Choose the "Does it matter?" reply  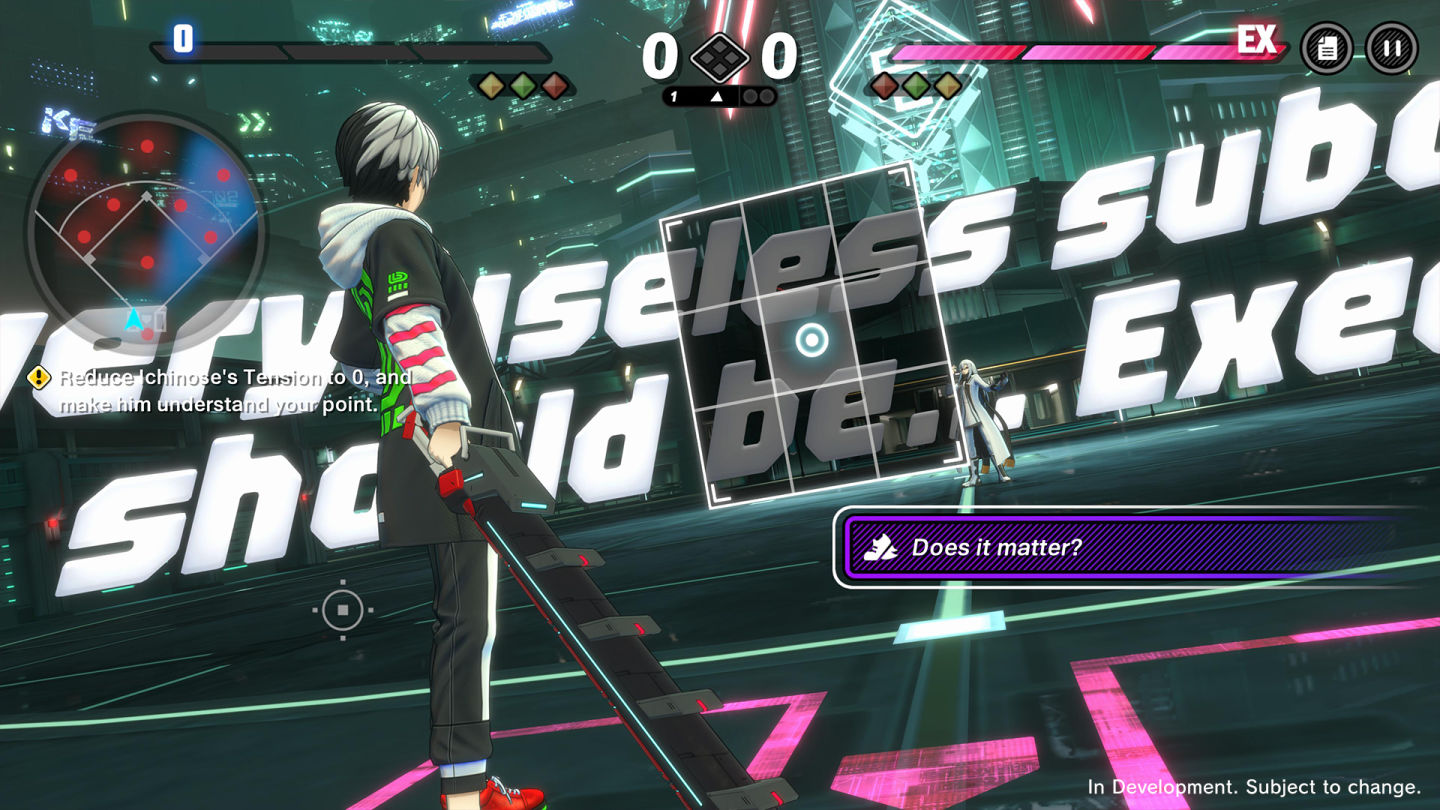pos(1120,547)
